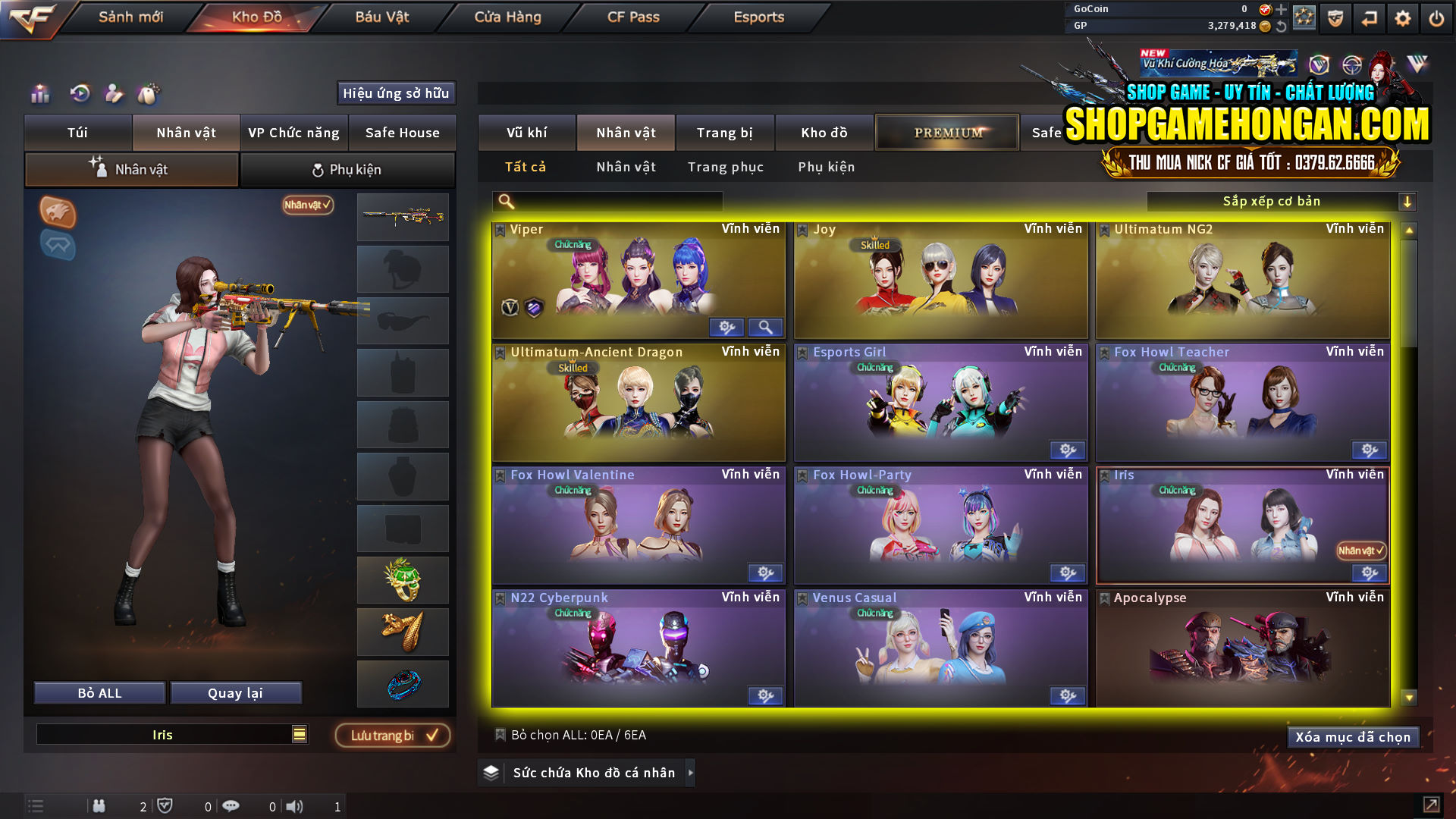Viewport: 1456px width, 819px height.
Task: Click the restore history icon in left toolbar
Action: click(80, 94)
